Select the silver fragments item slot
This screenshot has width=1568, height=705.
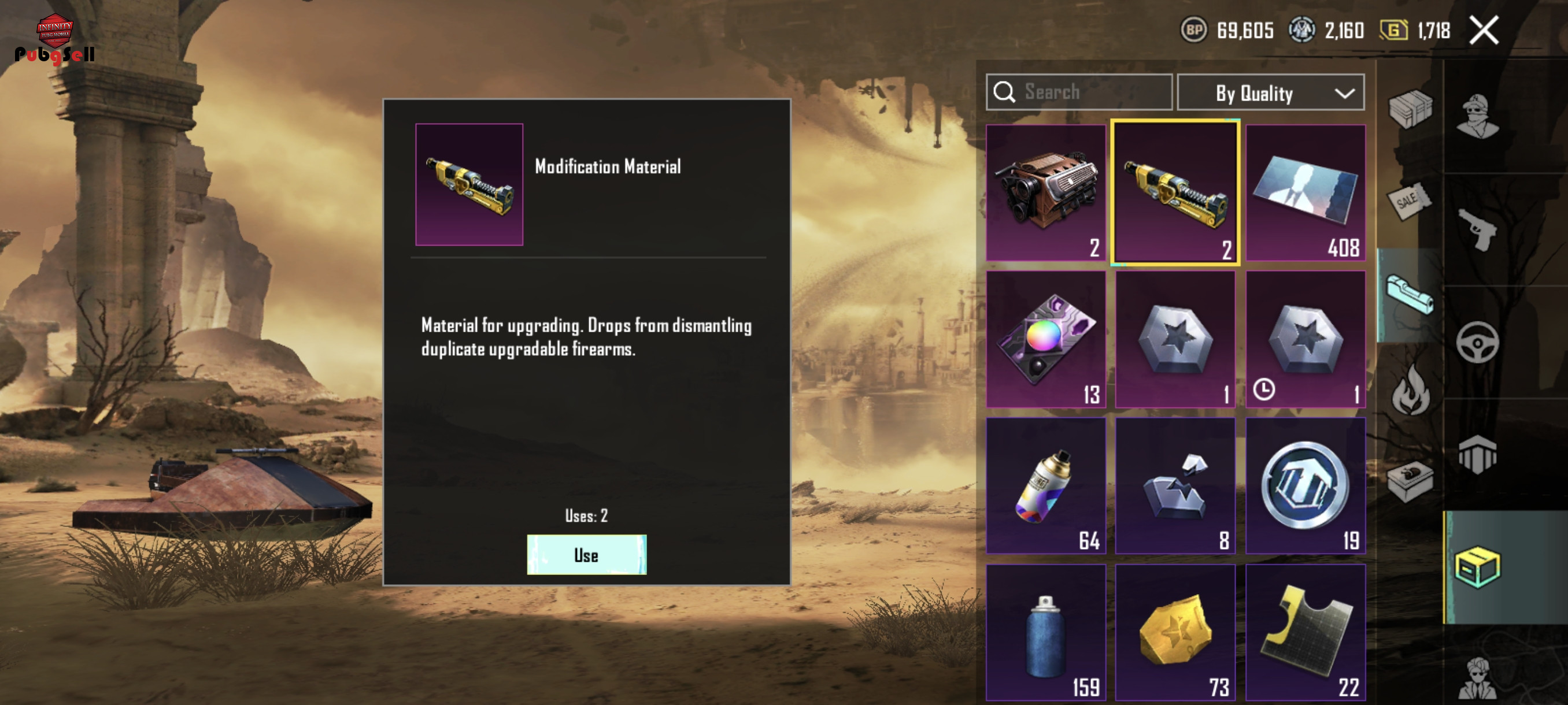pyautogui.click(x=1175, y=485)
